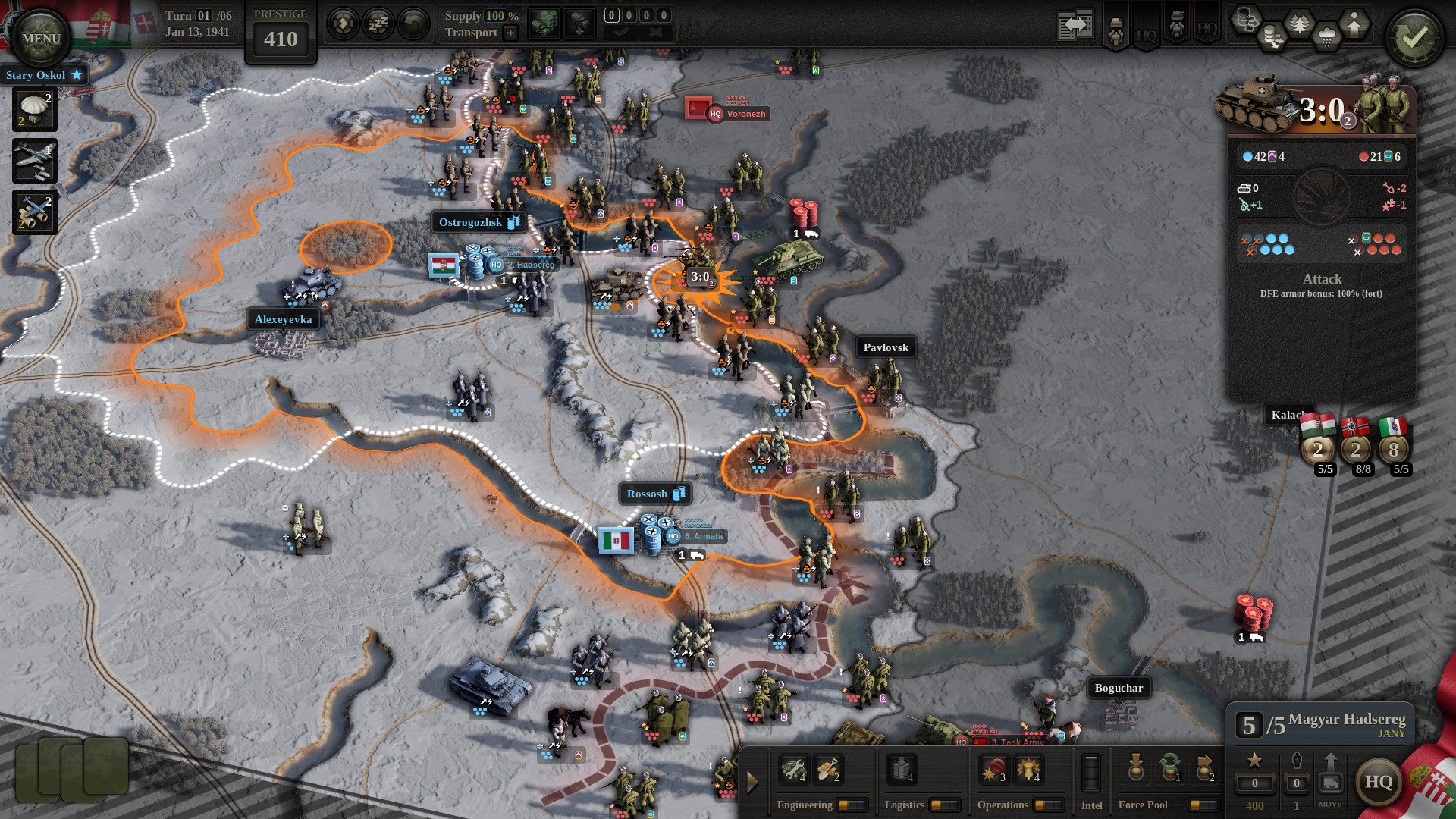
Task: Expand the bottom command panel with the arrow
Action: tap(752, 781)
